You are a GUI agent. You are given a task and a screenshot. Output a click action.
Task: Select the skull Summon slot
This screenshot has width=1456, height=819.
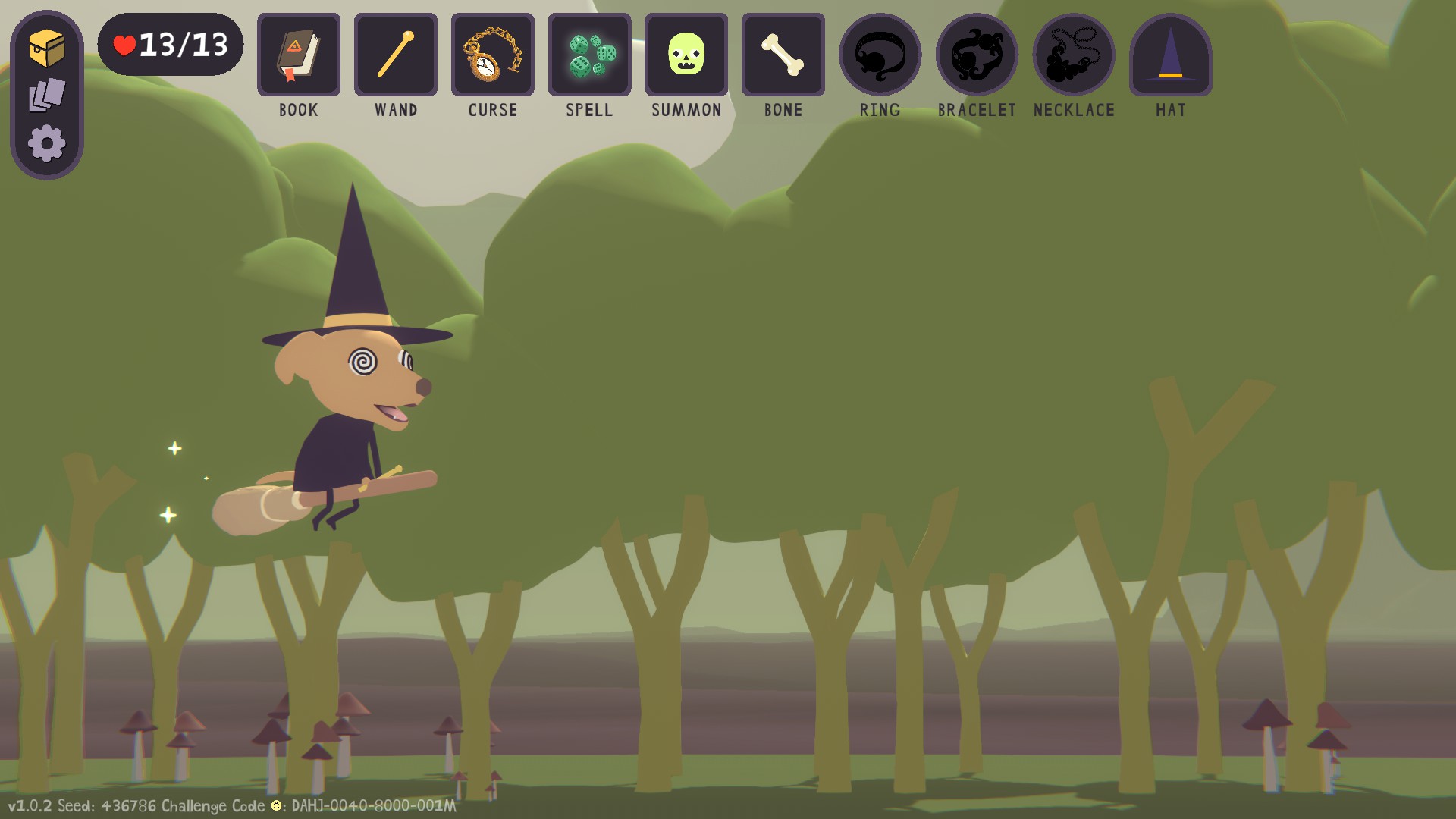click(686, 55)
